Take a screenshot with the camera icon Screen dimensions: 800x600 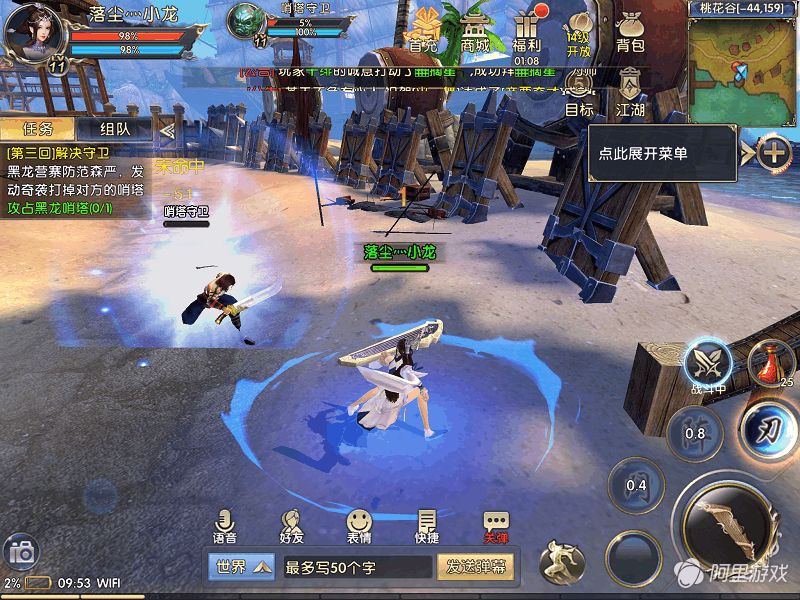coord(20,551)
